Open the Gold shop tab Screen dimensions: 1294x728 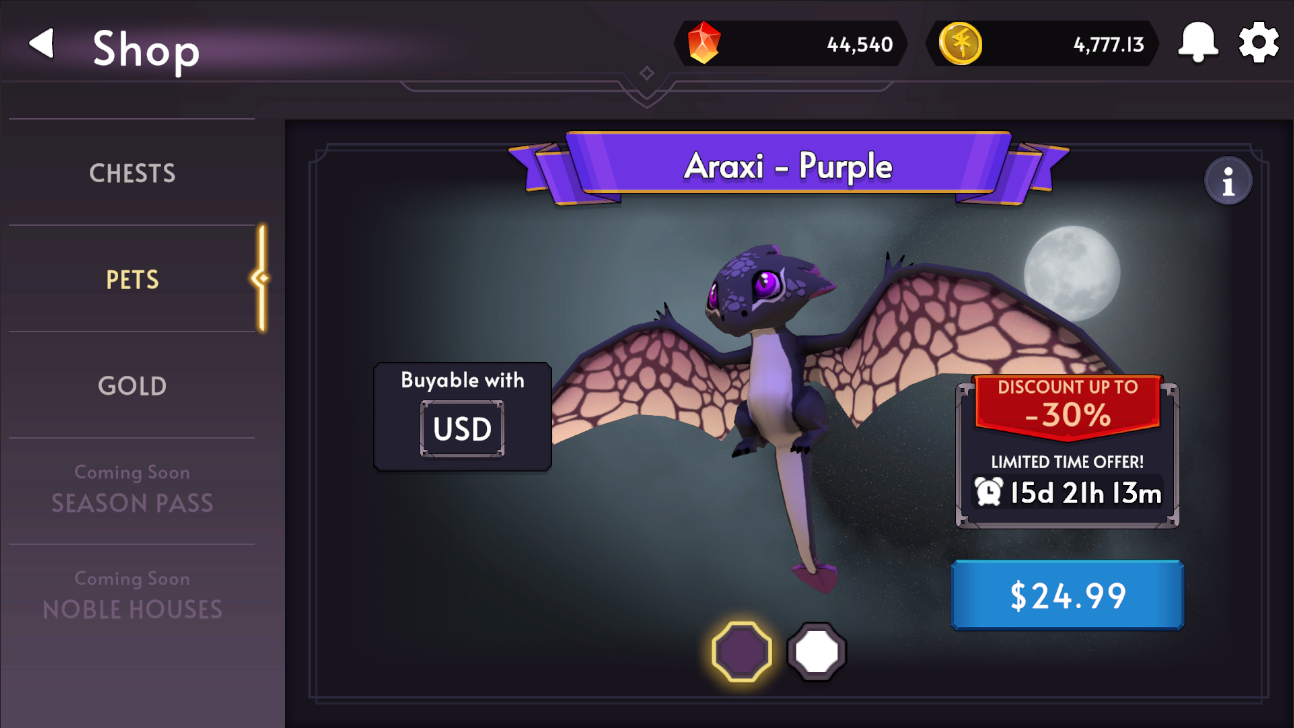coord(132,386)
